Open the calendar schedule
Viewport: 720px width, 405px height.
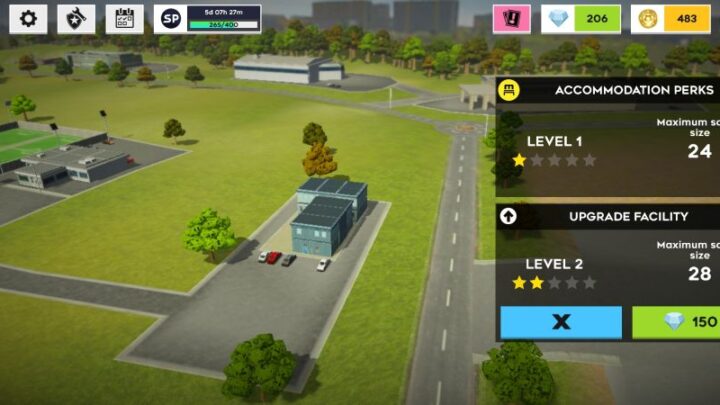[124, 18]
